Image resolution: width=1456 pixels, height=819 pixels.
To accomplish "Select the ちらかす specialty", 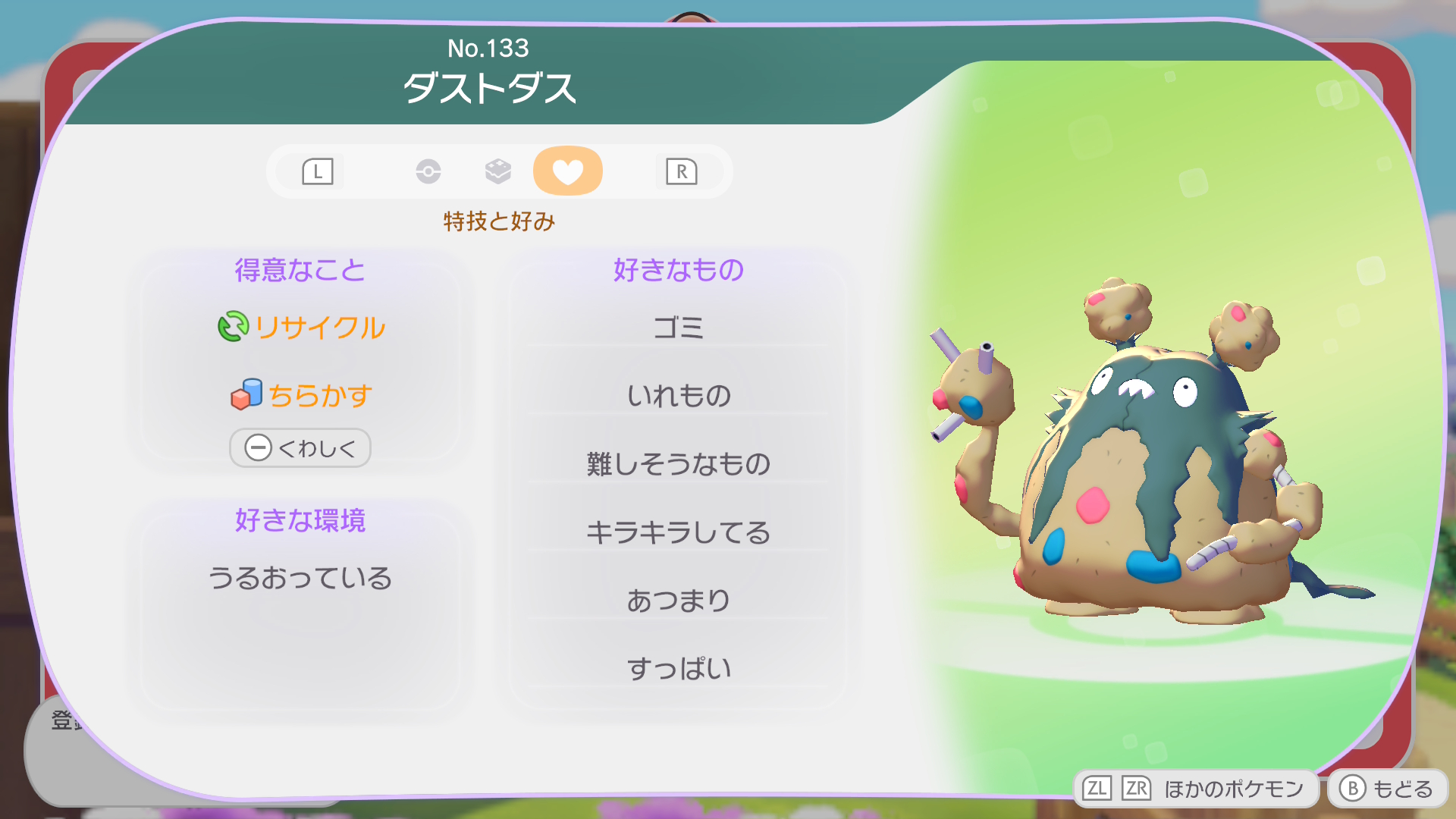I will [x=302, y=395].
